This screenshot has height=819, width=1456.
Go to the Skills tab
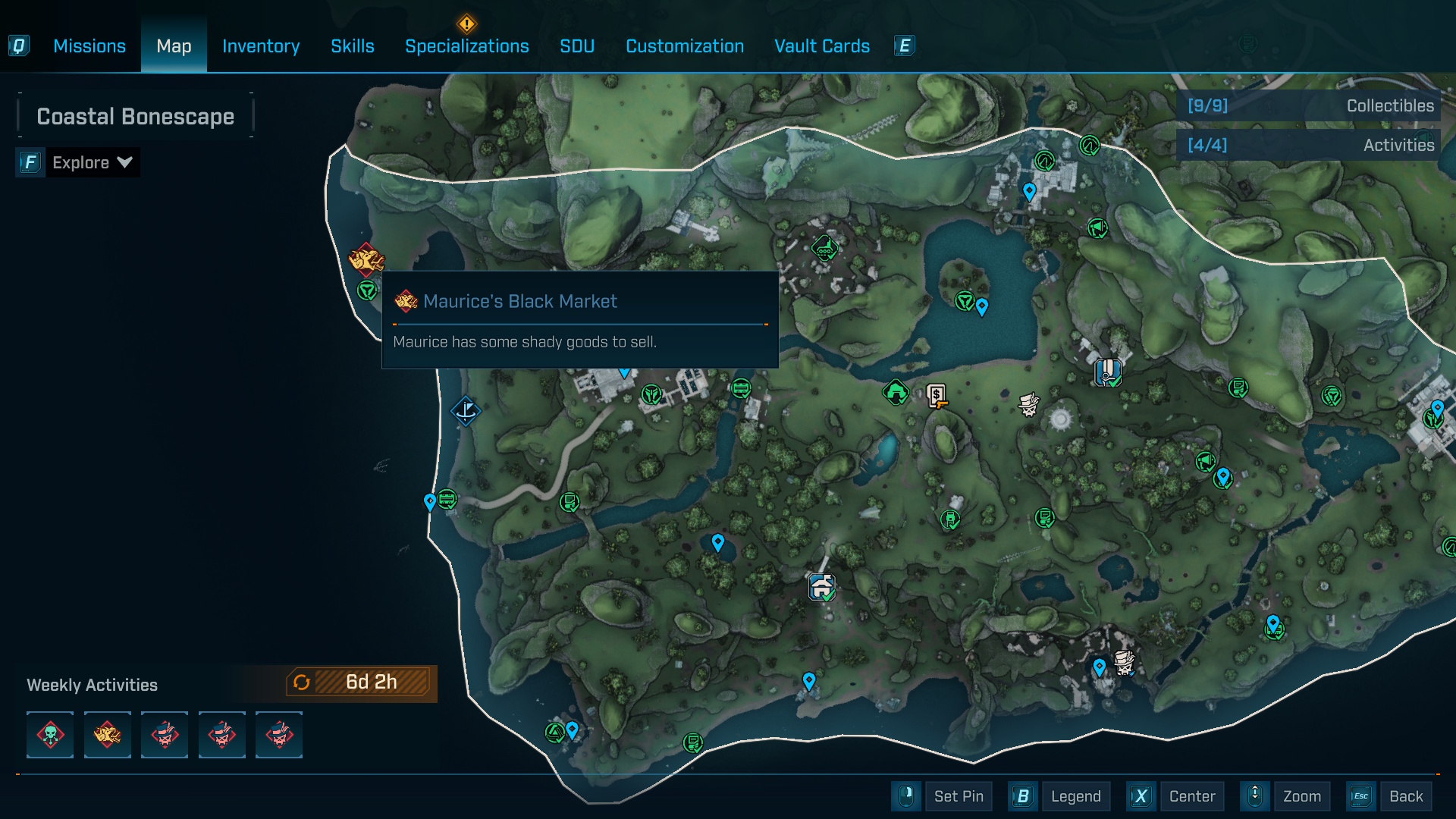[x=352, y=46]
